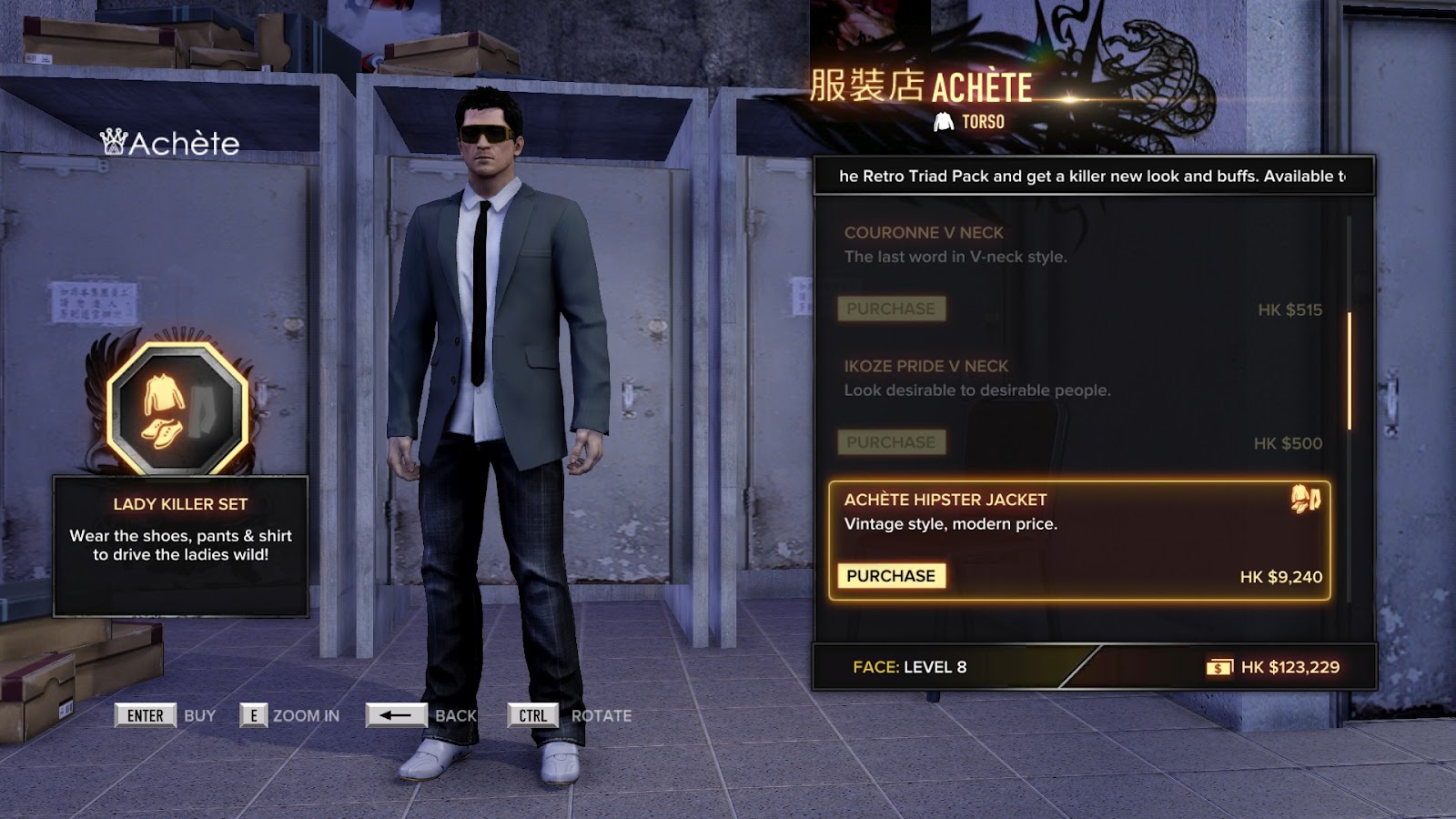Click the E key icon for Zoom In
Image resolution: width=1456 pixels, height=819 pixels.
point(253,716)
